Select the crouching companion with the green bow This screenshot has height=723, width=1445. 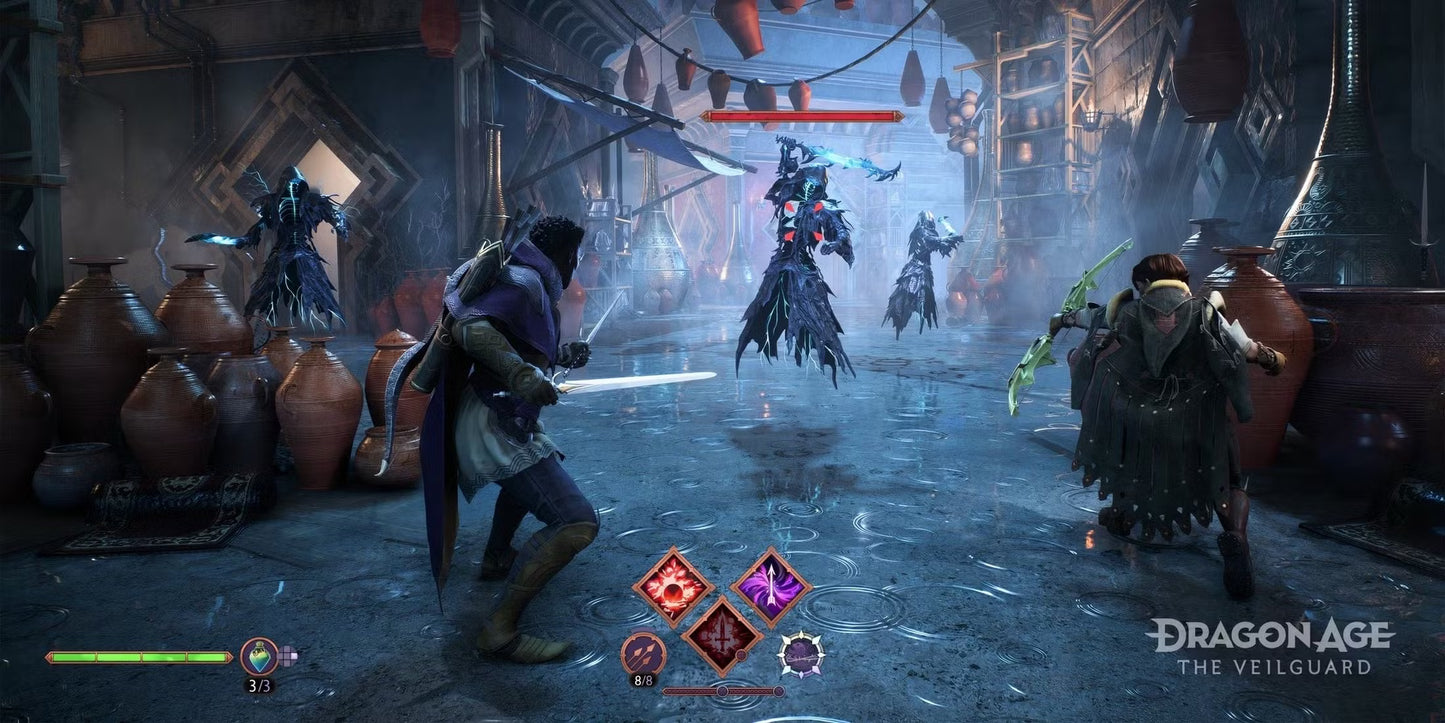pyautogui.click(x=1165, y=400)
